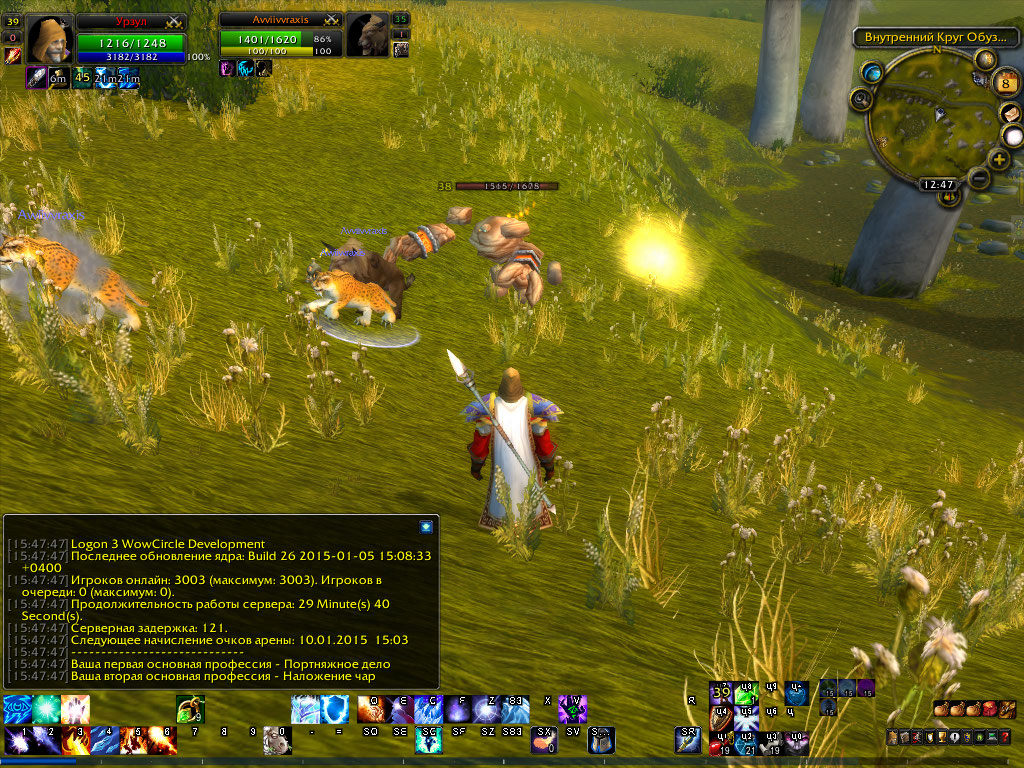Activate the mount icon on slot 0
The width and height of the screenshot is (1024, 768).
tap(277, 741)
